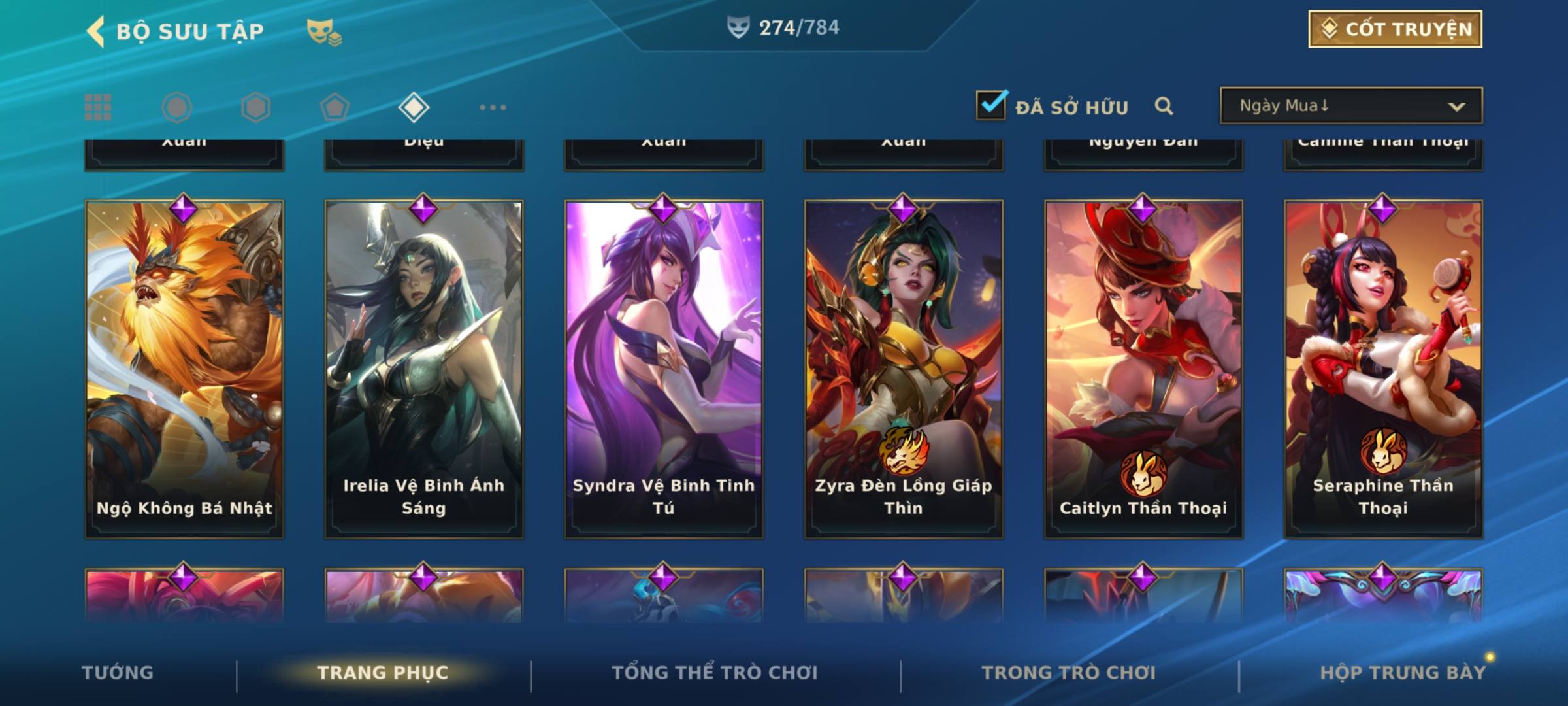
Task: Go to Hộp Trưng Bày tab
Action: [x=1403, y=673]
